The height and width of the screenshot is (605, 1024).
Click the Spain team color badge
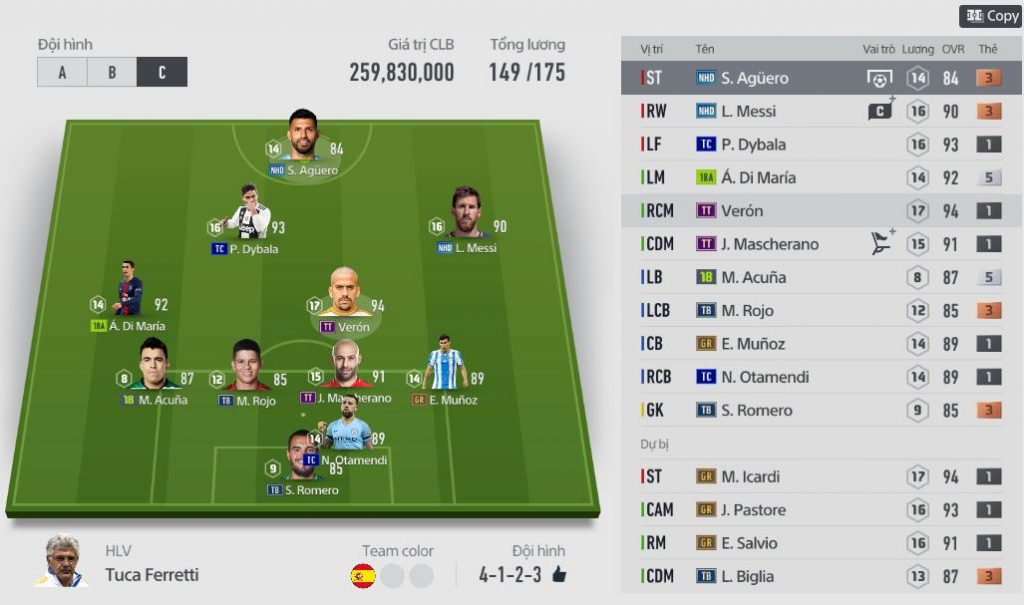pyautogui.click(x=362, y=576)
